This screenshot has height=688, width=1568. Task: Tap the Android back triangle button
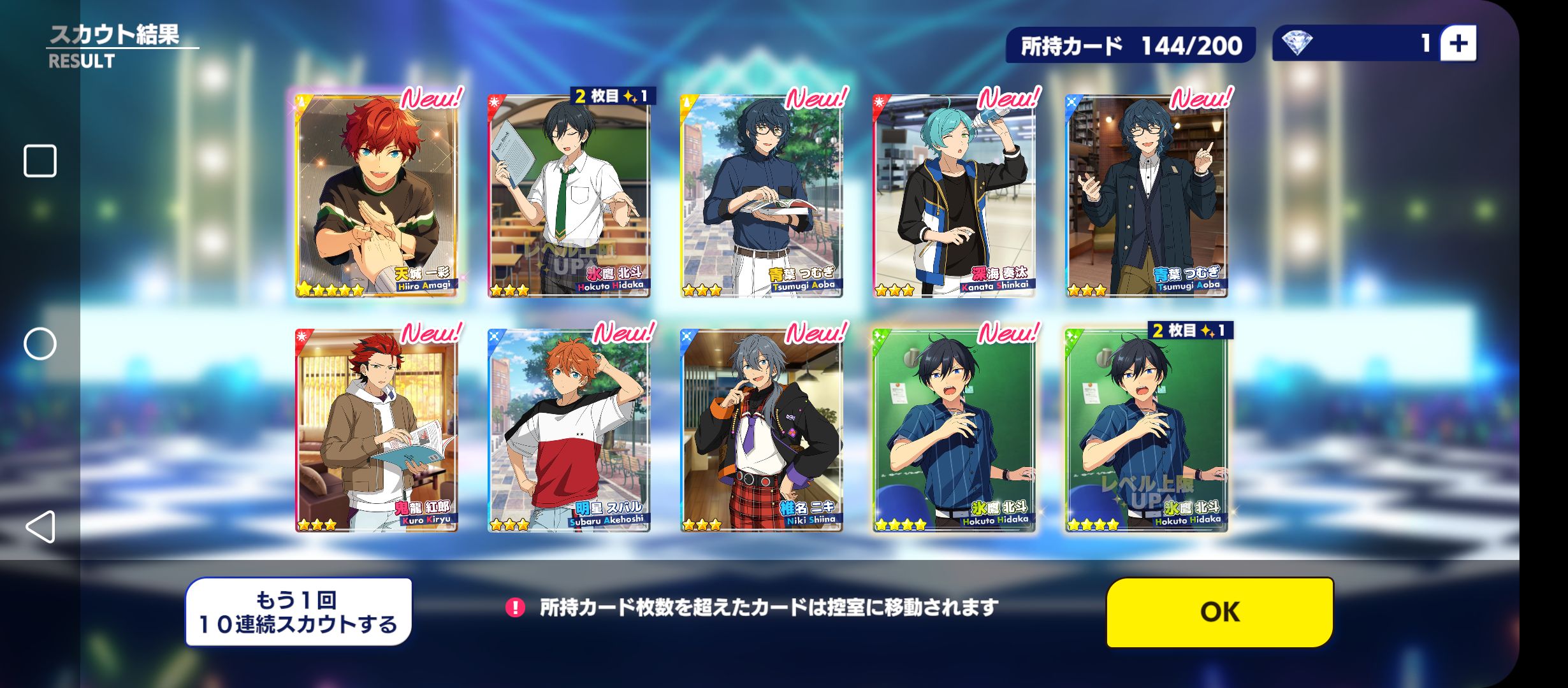40,527
